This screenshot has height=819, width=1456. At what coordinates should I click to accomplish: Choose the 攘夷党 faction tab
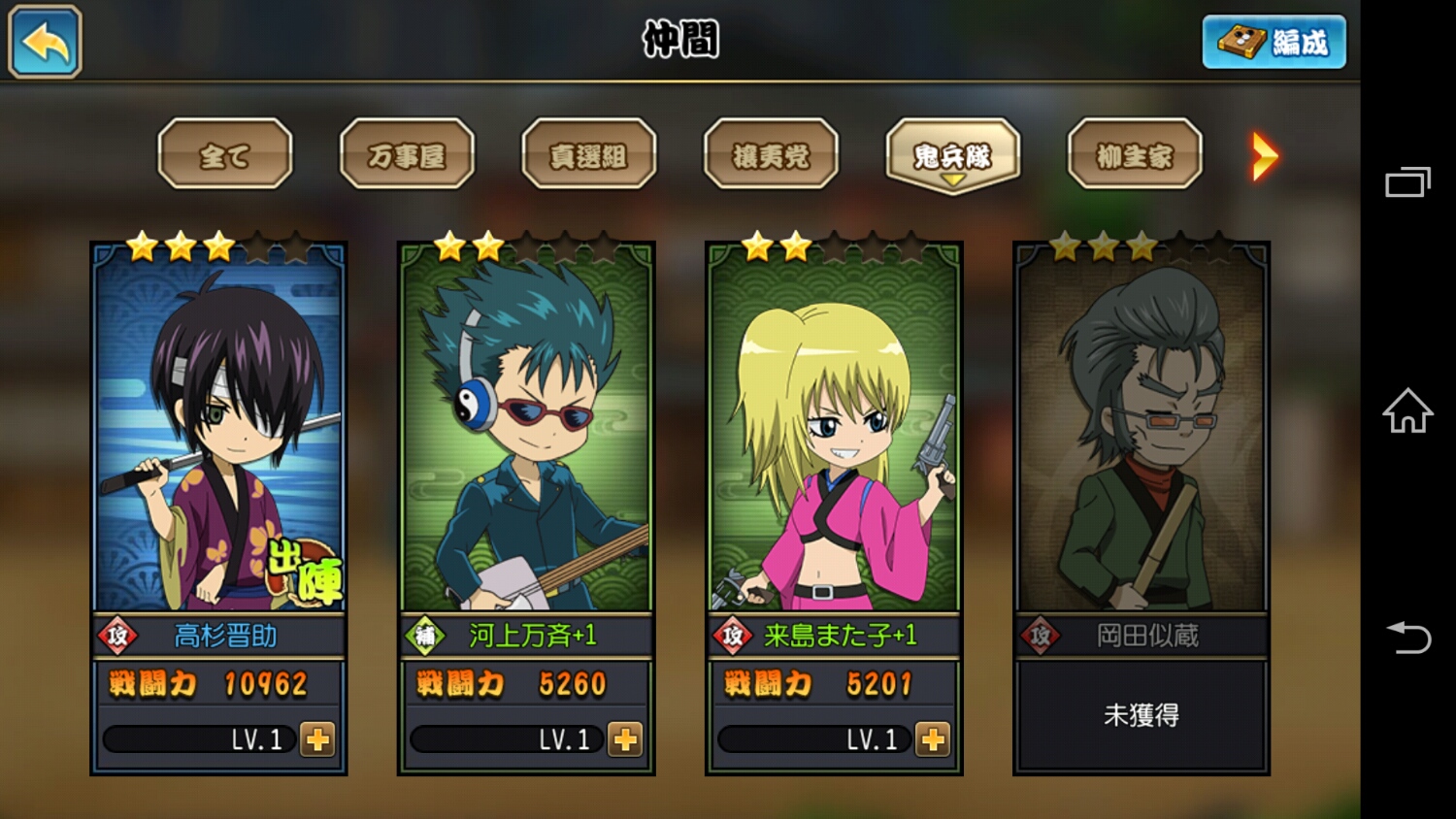coord(771,154)
